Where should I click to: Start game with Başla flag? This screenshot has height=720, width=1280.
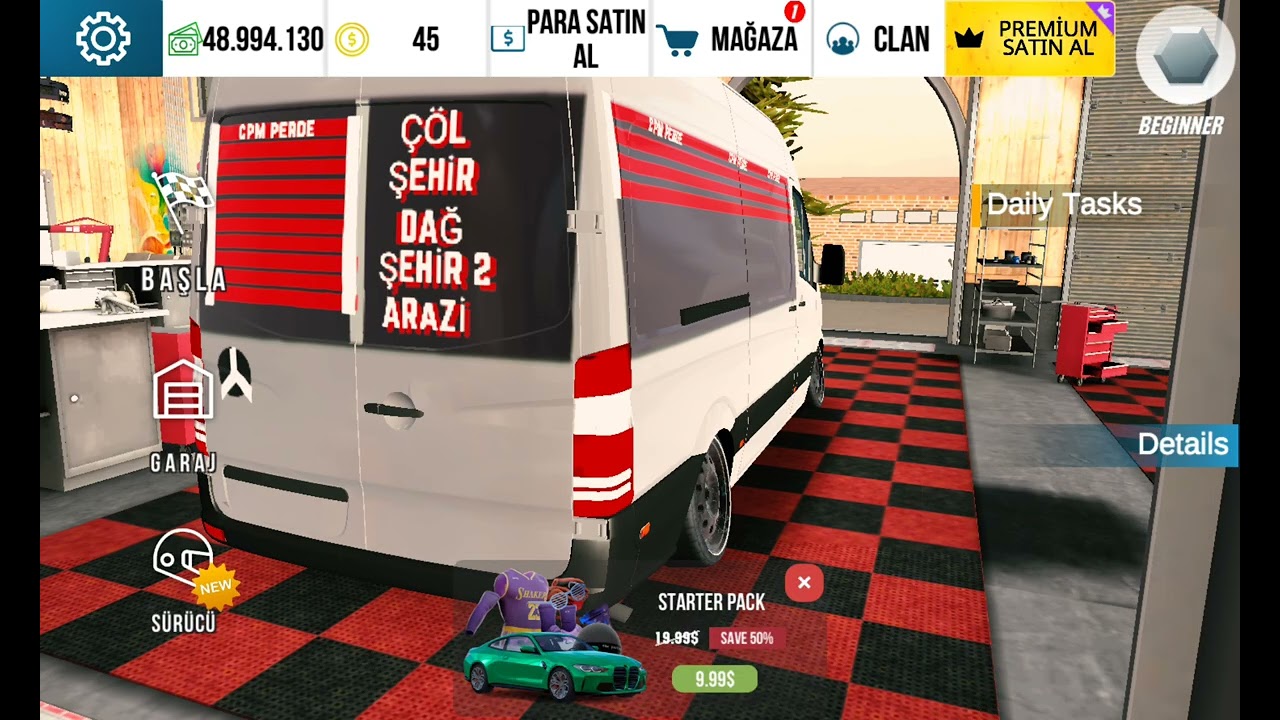click(184, 235)
